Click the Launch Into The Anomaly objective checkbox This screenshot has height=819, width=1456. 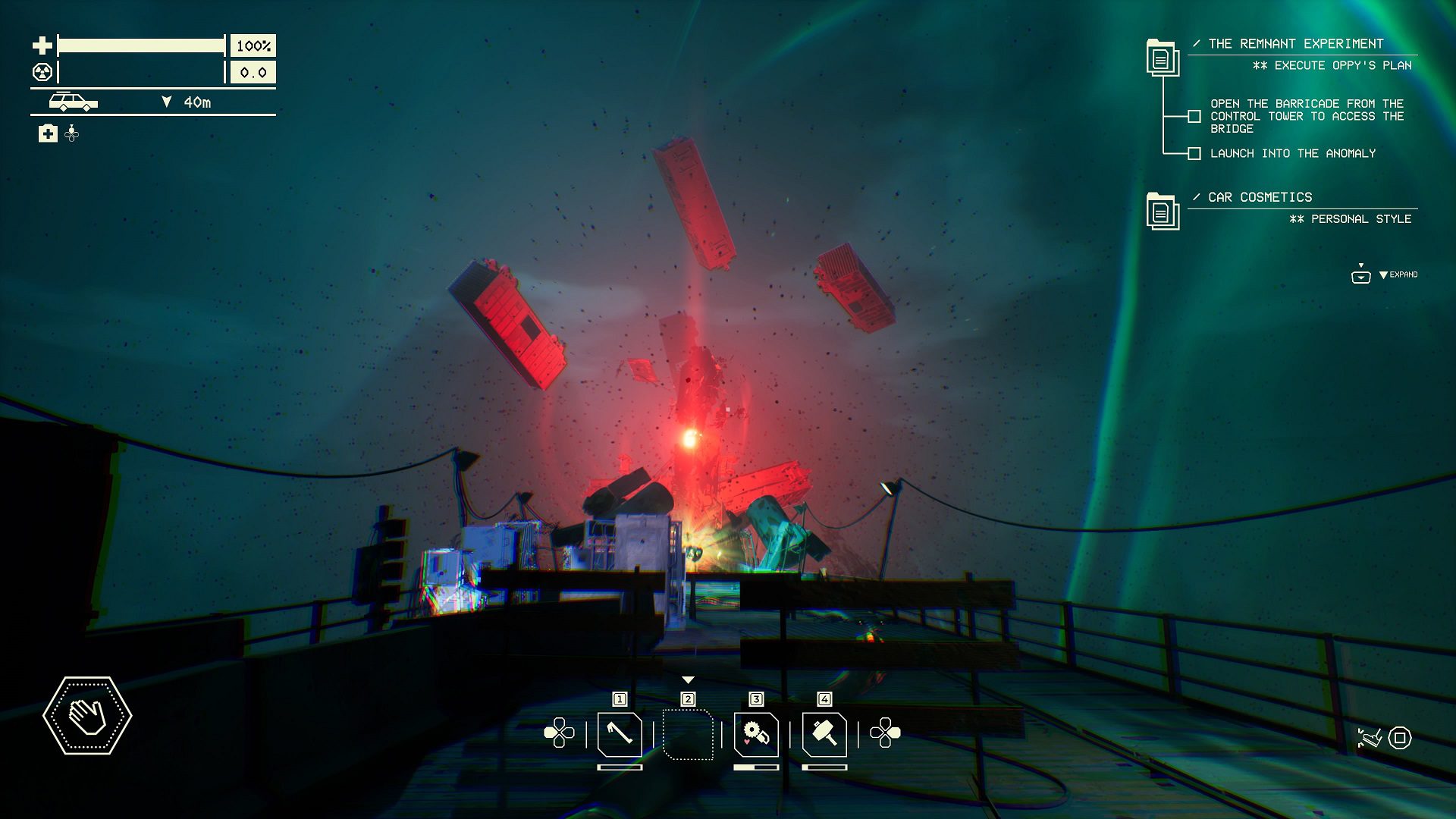pos(1194,154)
